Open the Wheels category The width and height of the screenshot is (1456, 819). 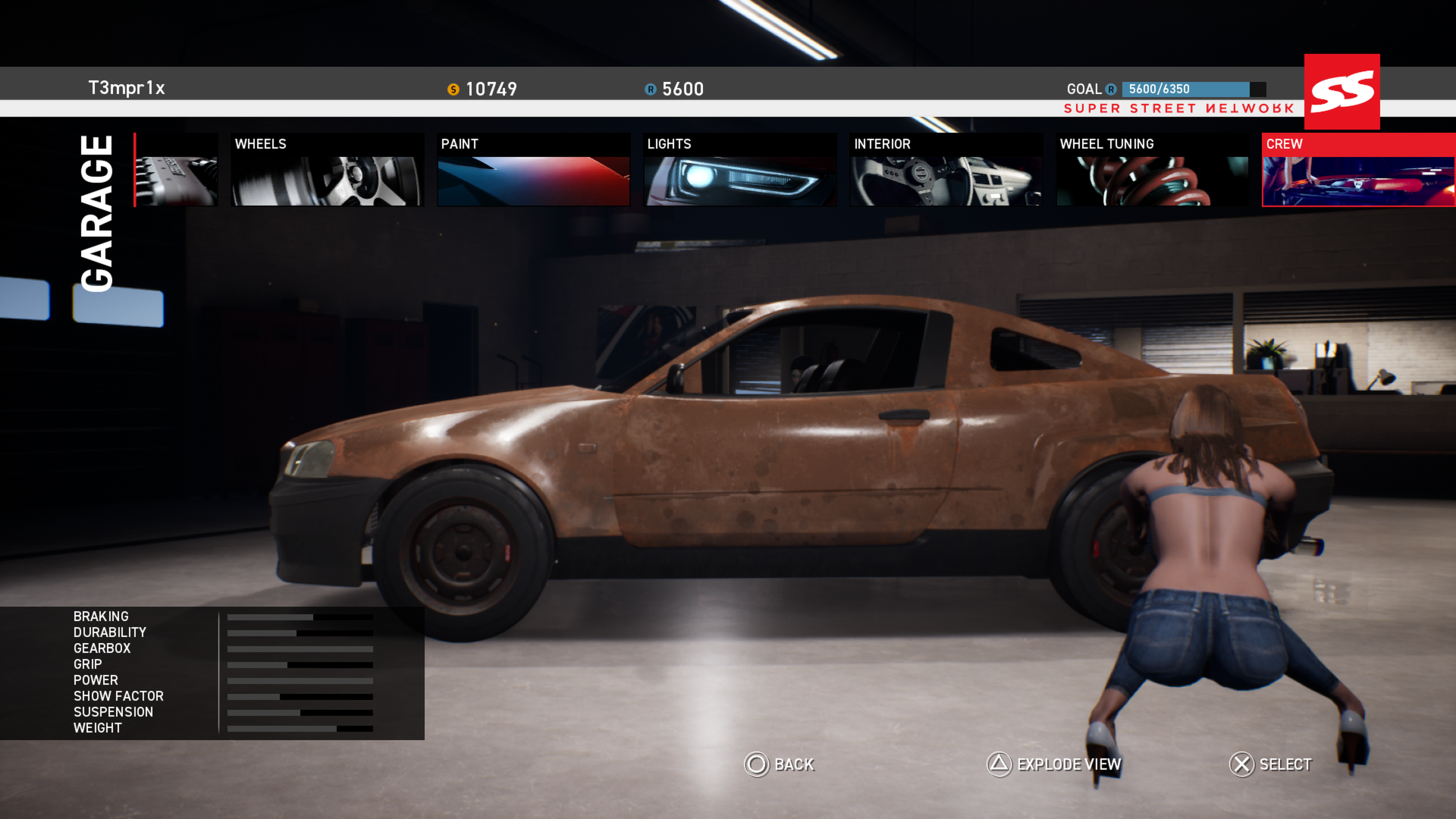327,171
